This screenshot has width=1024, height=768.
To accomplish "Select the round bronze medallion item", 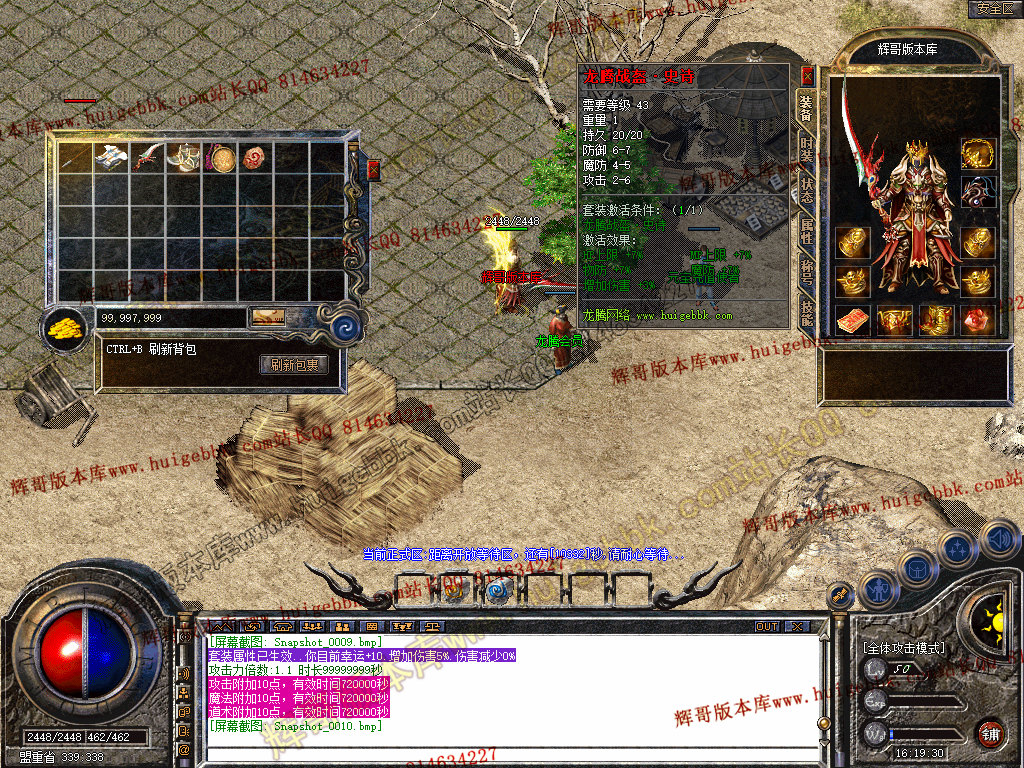I will [221, 158].
